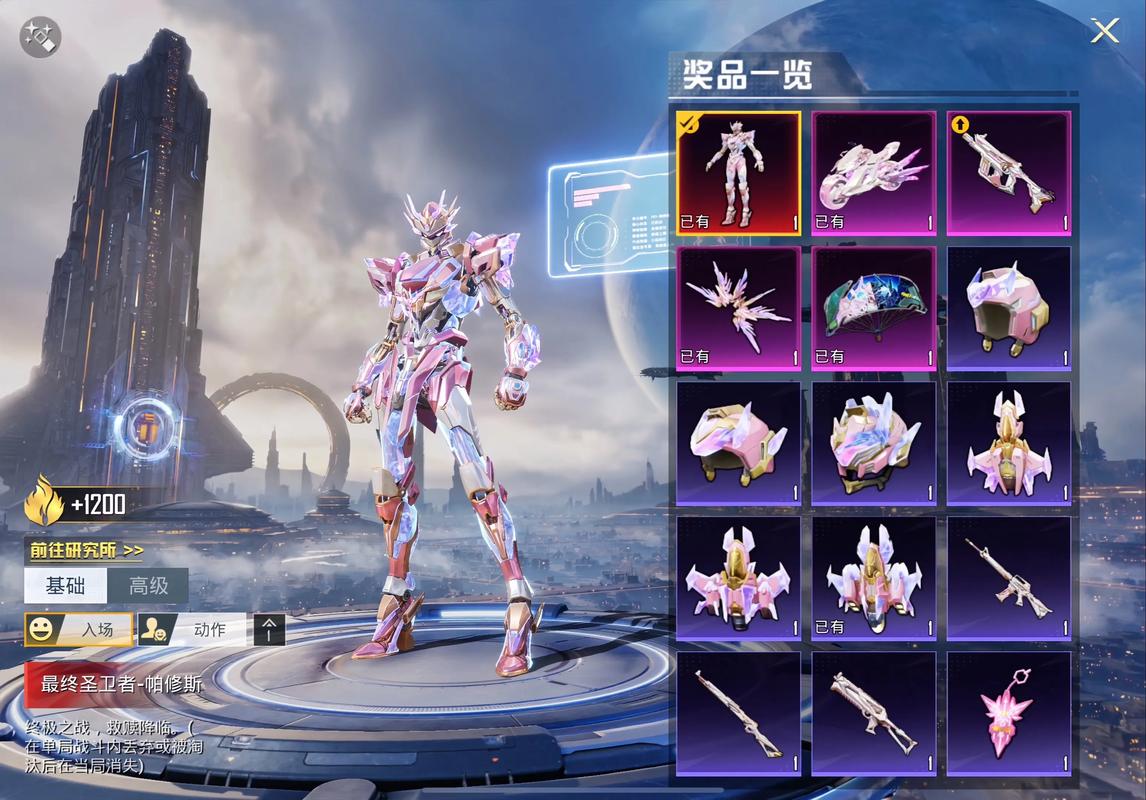Expand the upward arrow button
The width and height of the screenshot is (1146, 800).
269,630
